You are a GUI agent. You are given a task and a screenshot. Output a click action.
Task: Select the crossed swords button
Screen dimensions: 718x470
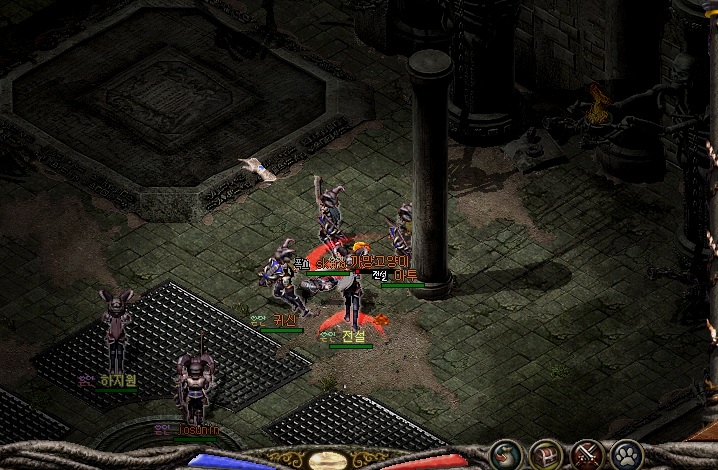585,456
